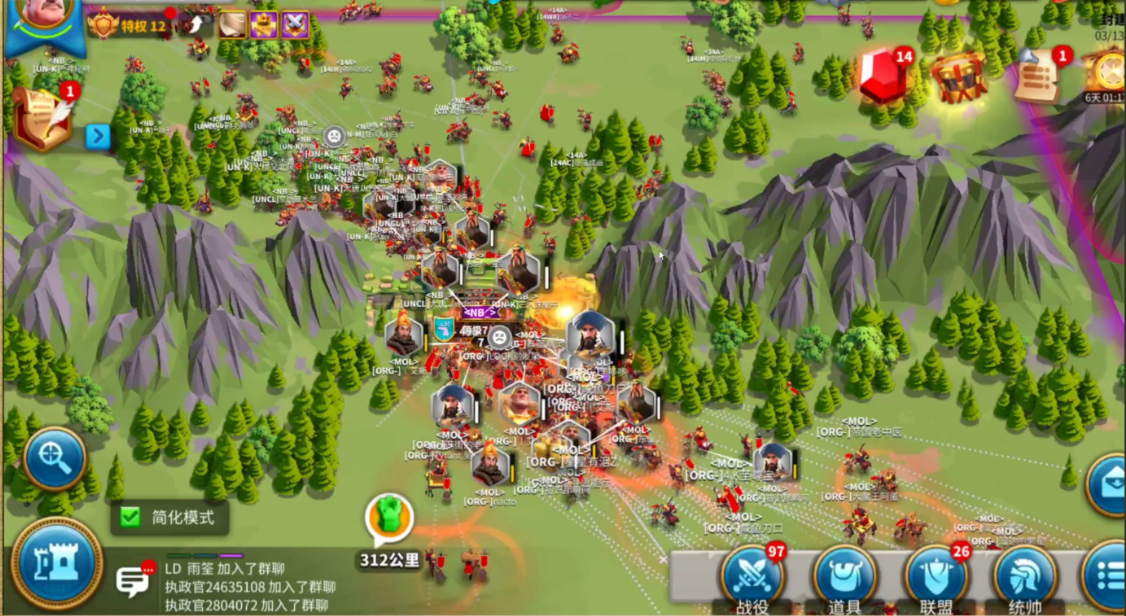Toggle the 简化模式 checkbox
This screenshot has width=1126, height=616.
tap(130, 517)
